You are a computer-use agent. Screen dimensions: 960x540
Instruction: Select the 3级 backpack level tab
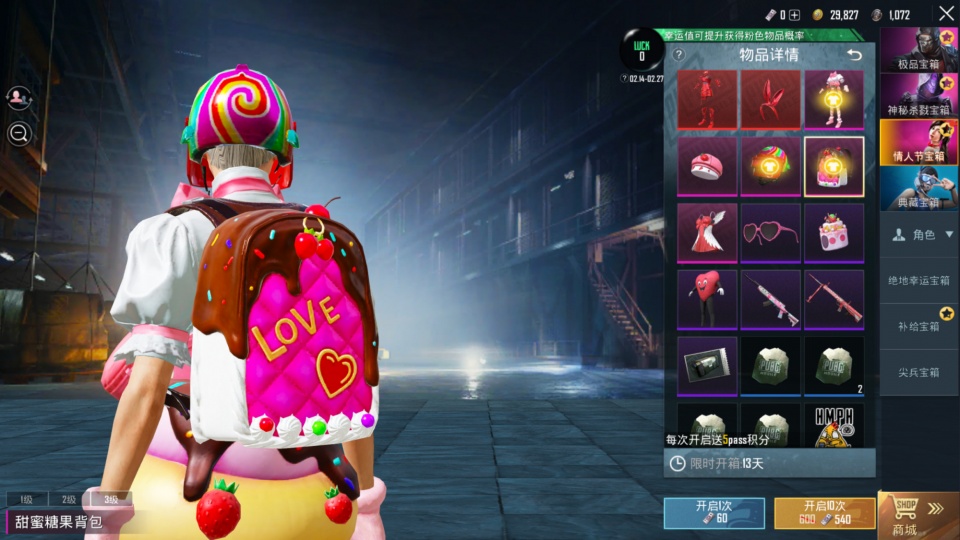point(112,499)
